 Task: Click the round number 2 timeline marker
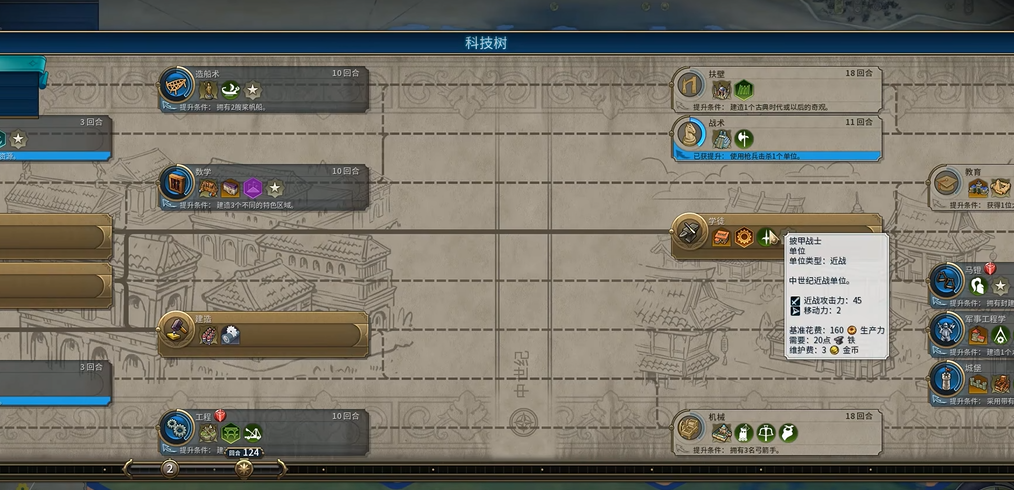click(x=170, y=468)
